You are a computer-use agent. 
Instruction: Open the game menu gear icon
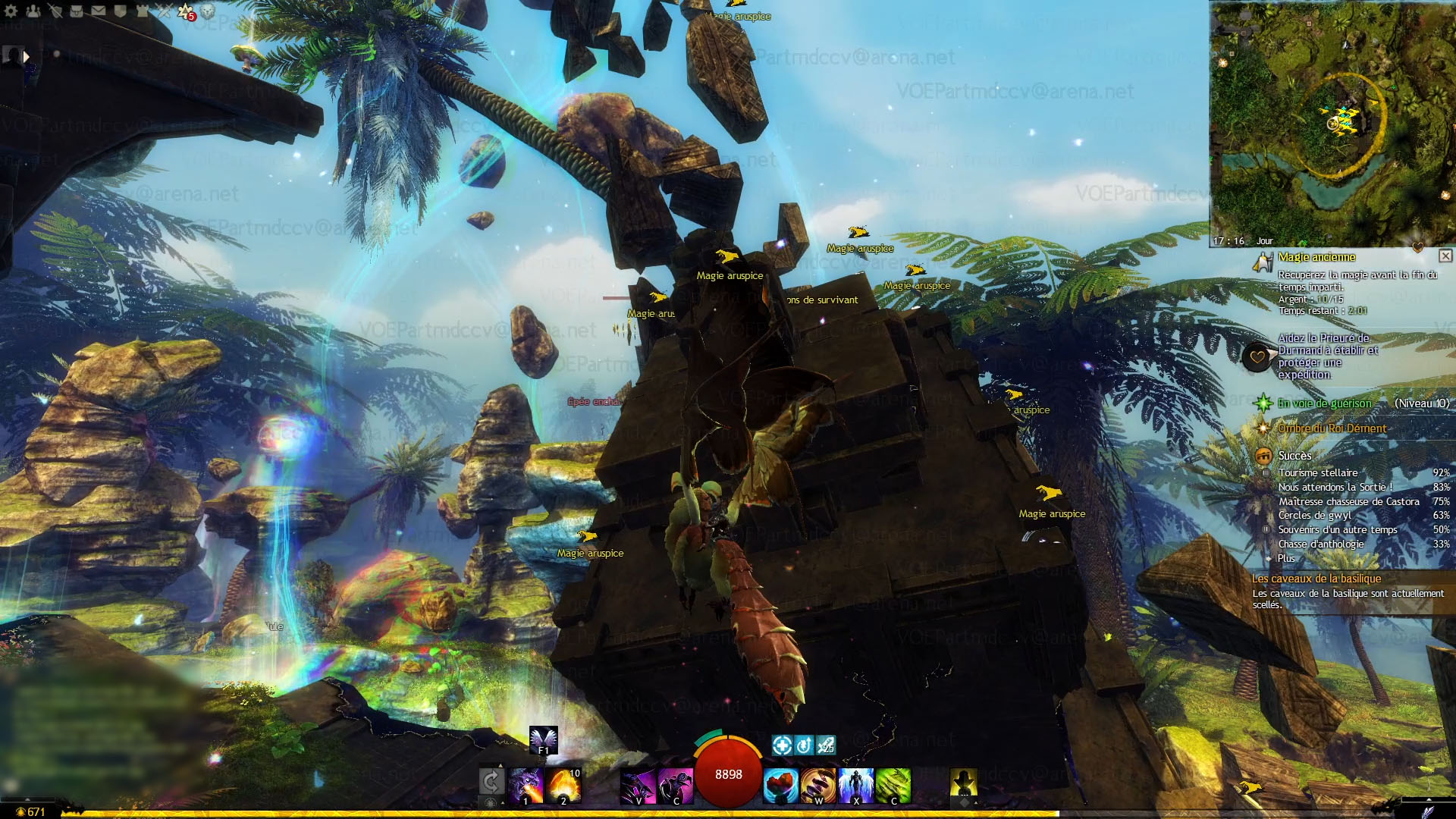(11, 11)
